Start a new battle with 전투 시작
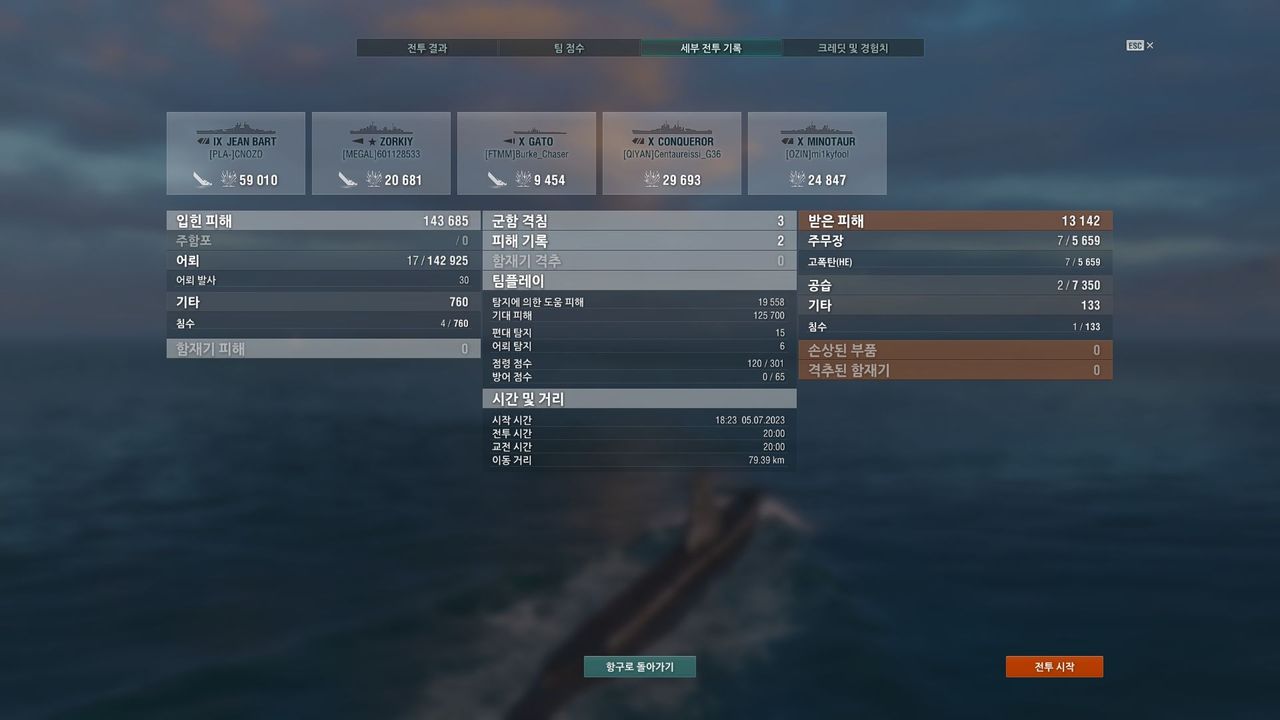Image resolution: width=1280 pixels, height=720 pixels. (x=1054, y=667)
